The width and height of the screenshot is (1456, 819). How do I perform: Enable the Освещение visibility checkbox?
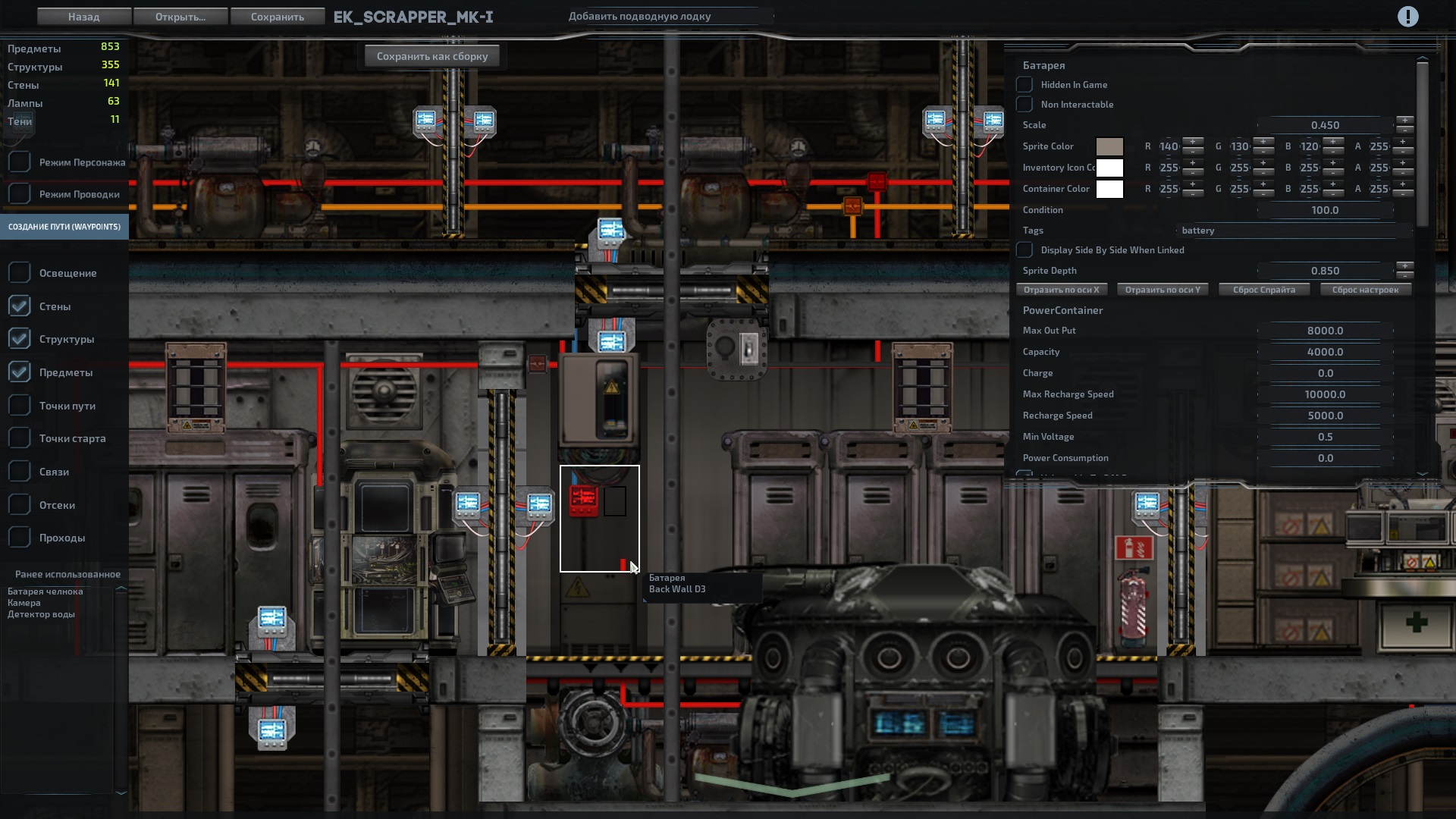(19, 271)
